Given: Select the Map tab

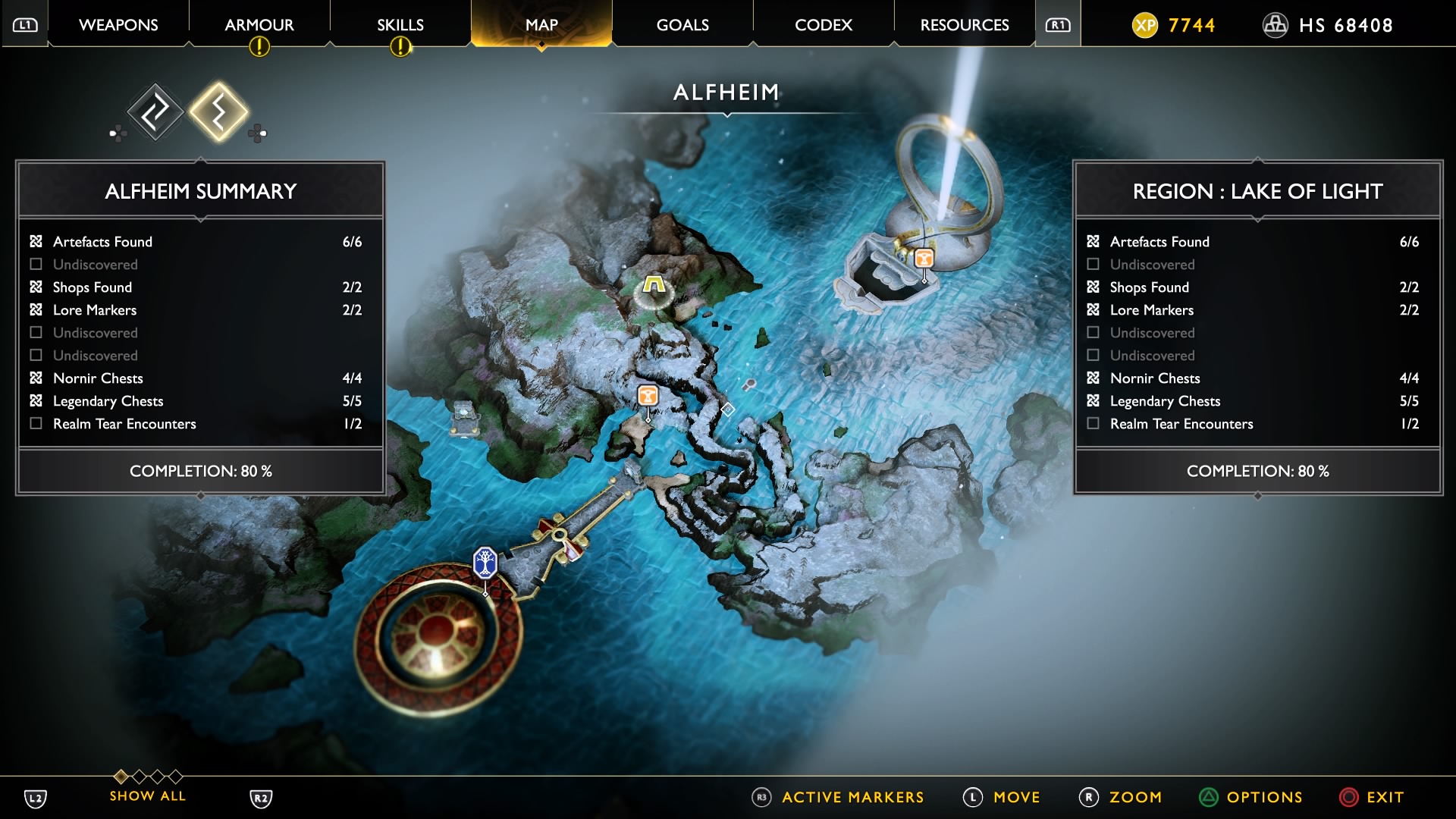Looking at the screenshot, I should tap(541, 25).
